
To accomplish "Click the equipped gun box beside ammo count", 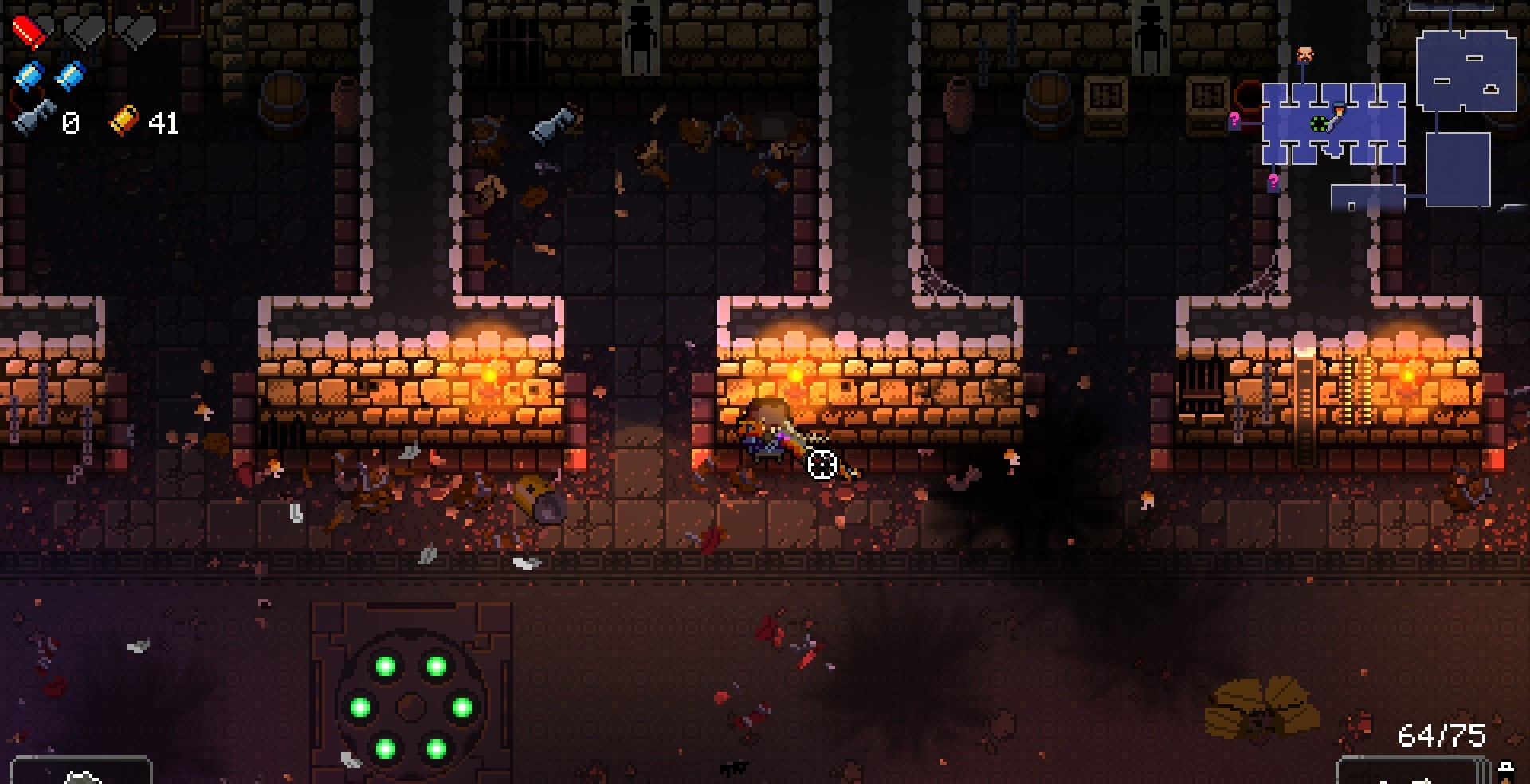I will [1412, 770].
